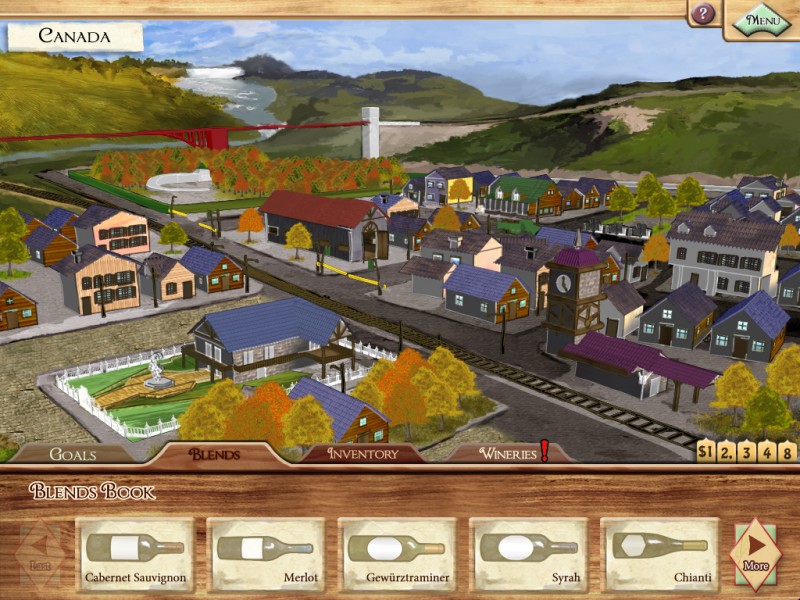Choose the Cabernet Sauvignon blend card
The height and width of the screenshot is (600, 800).
click(x=135, y=554)
